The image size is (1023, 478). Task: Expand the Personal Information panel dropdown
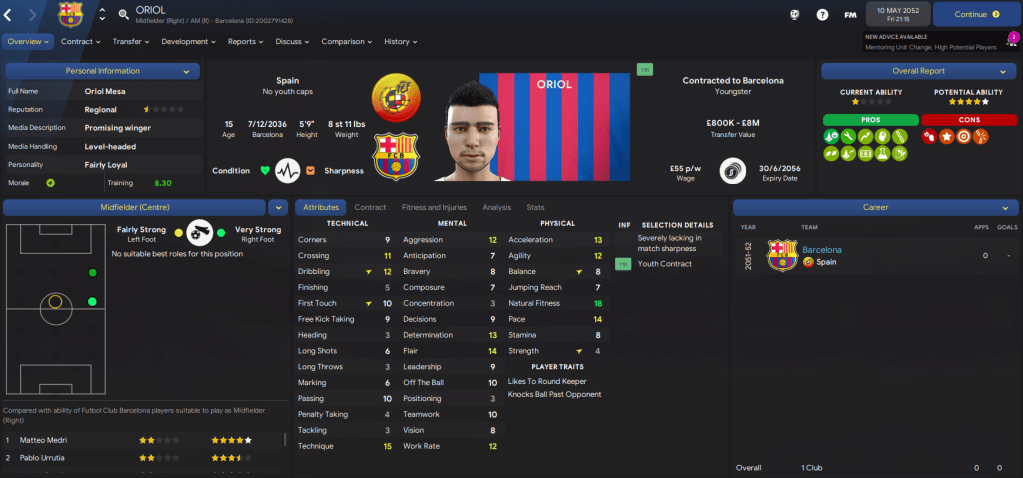(186, 71)
